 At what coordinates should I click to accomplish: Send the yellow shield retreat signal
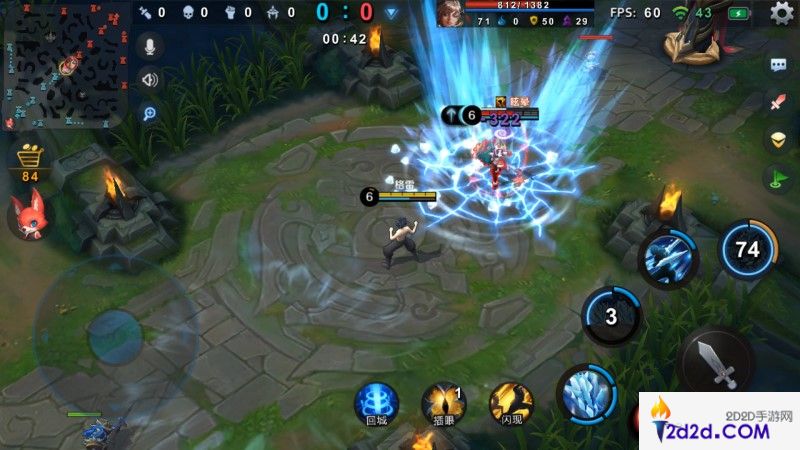pyautogui.click(x=778, y=139)
